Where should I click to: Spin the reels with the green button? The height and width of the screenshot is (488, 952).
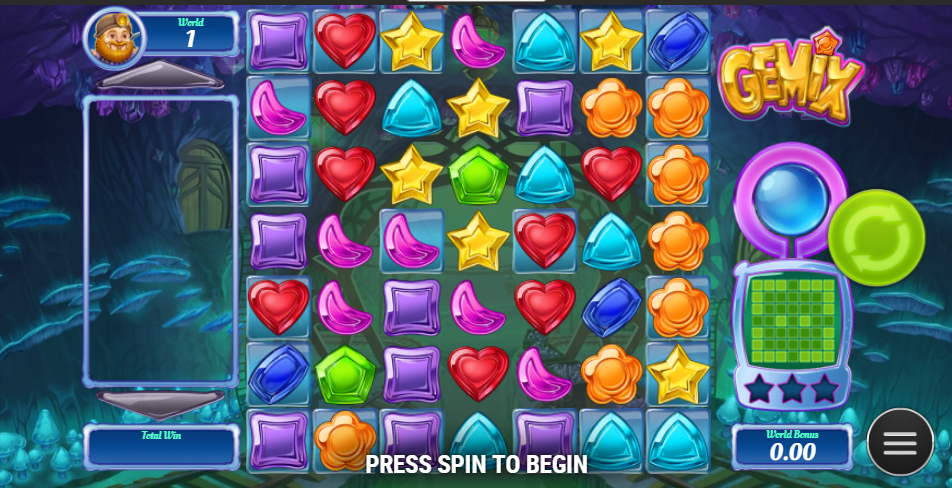pos(876,238)
